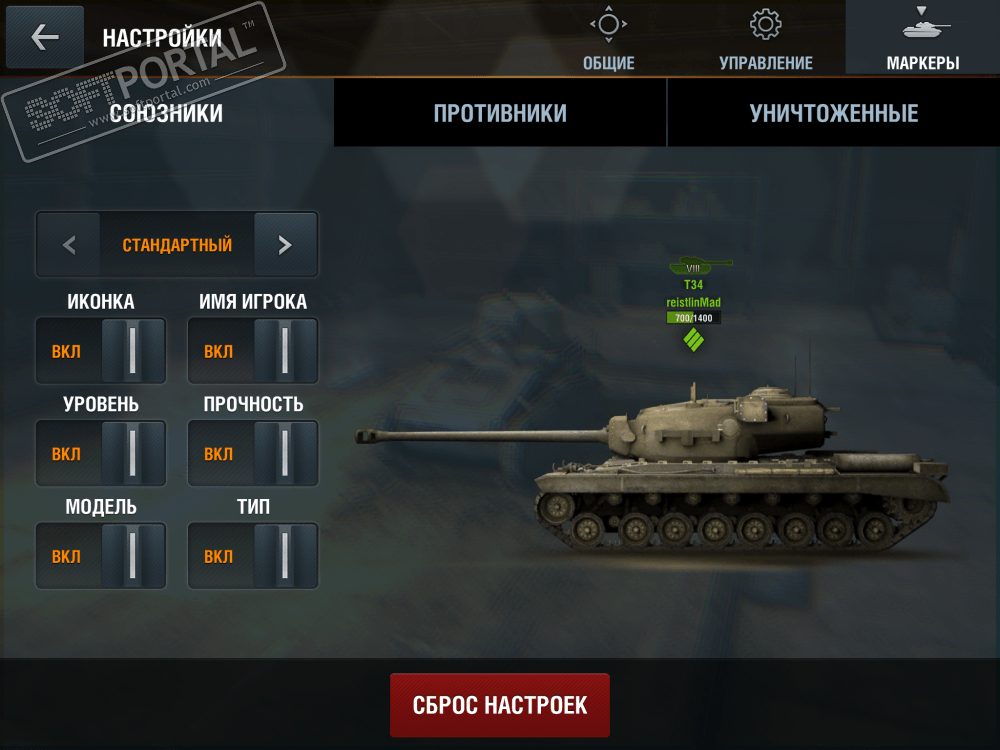Select the Маркеры settings tab
1000x750 pixels.
point(922,38)
